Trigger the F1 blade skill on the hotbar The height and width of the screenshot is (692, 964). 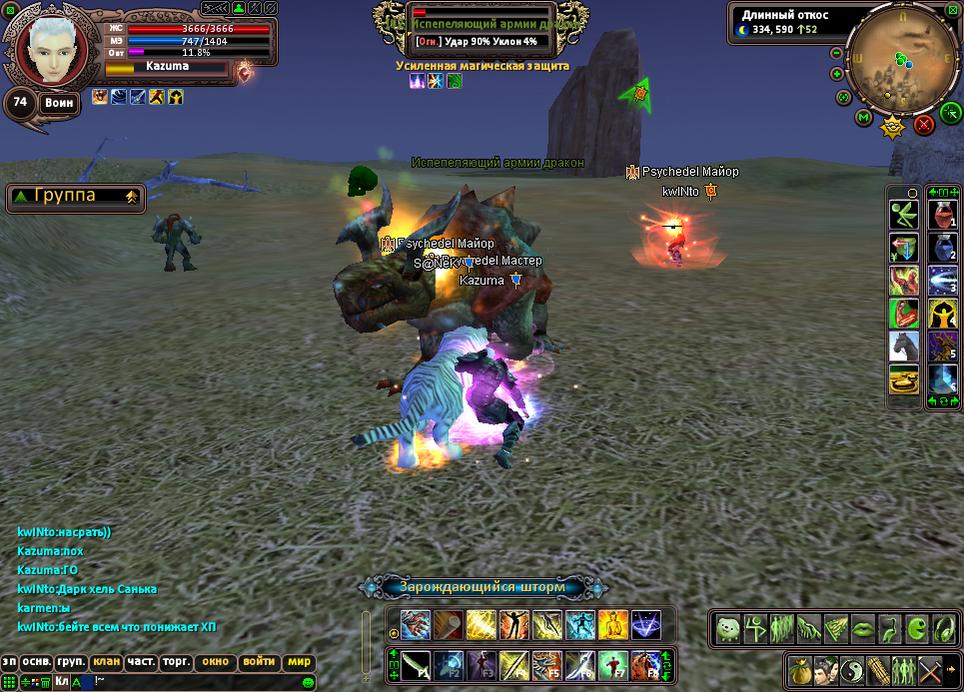click(416, 665)
